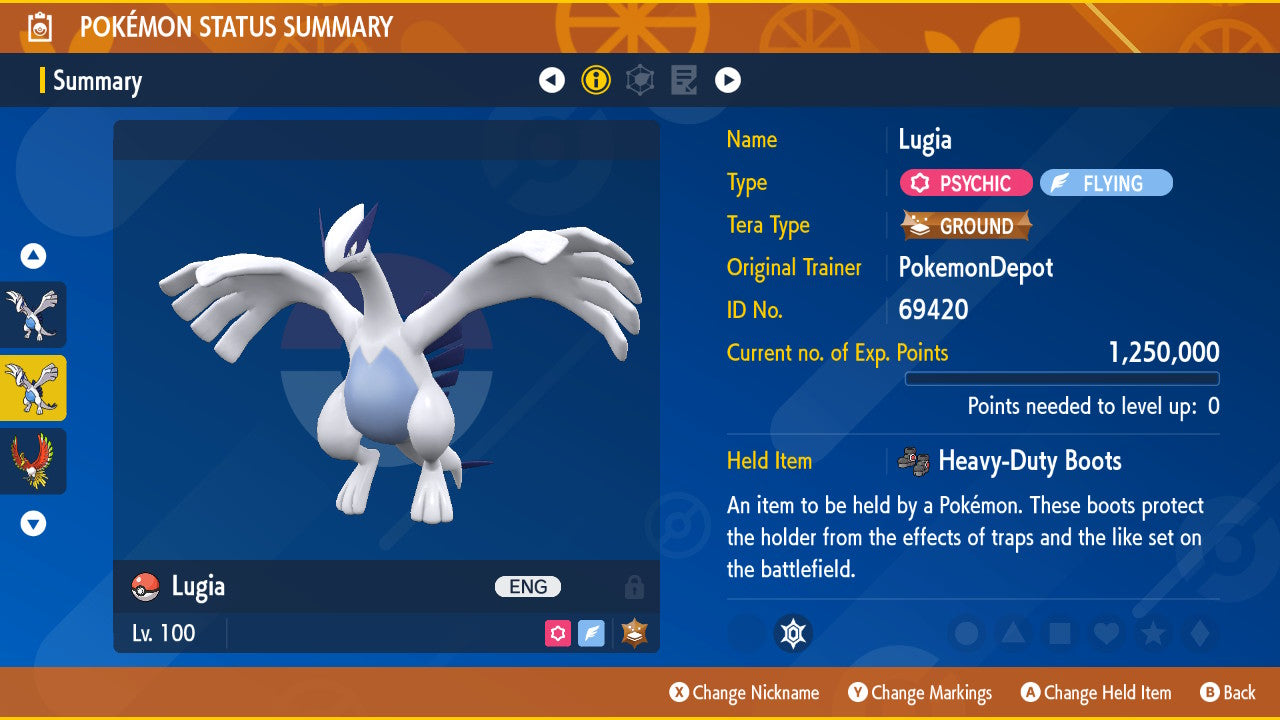Toggle the diamond marking
Viewport: 1280px width, 720px height.
[1198, 633]
